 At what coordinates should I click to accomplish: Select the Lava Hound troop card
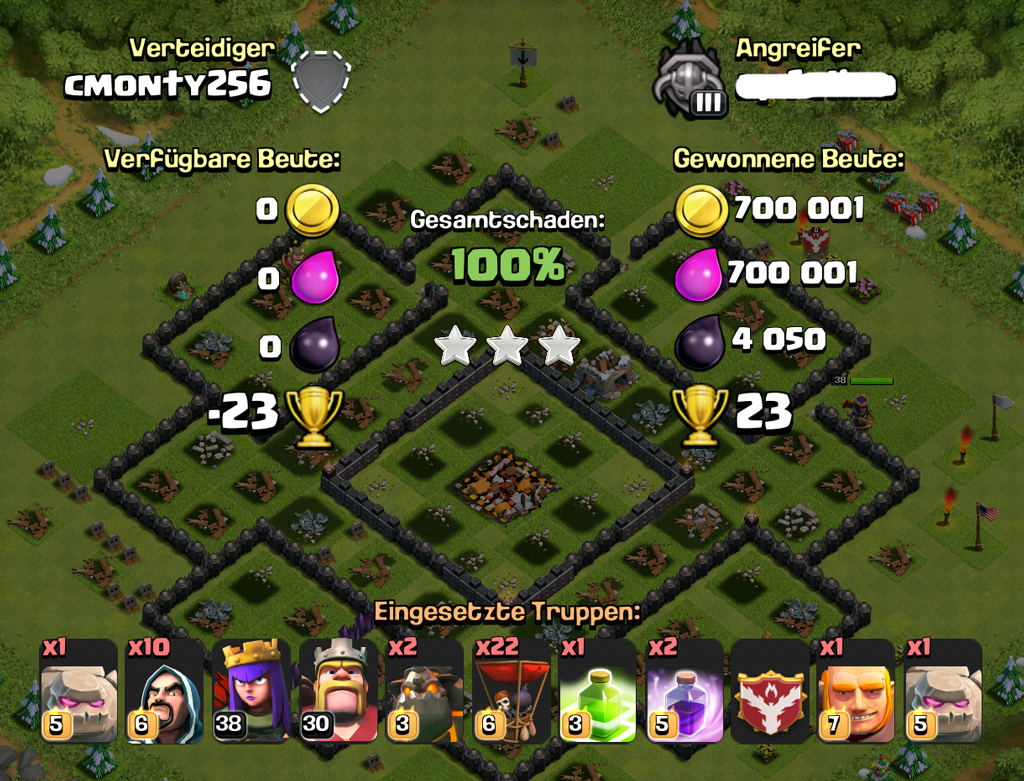pos(425,691)
